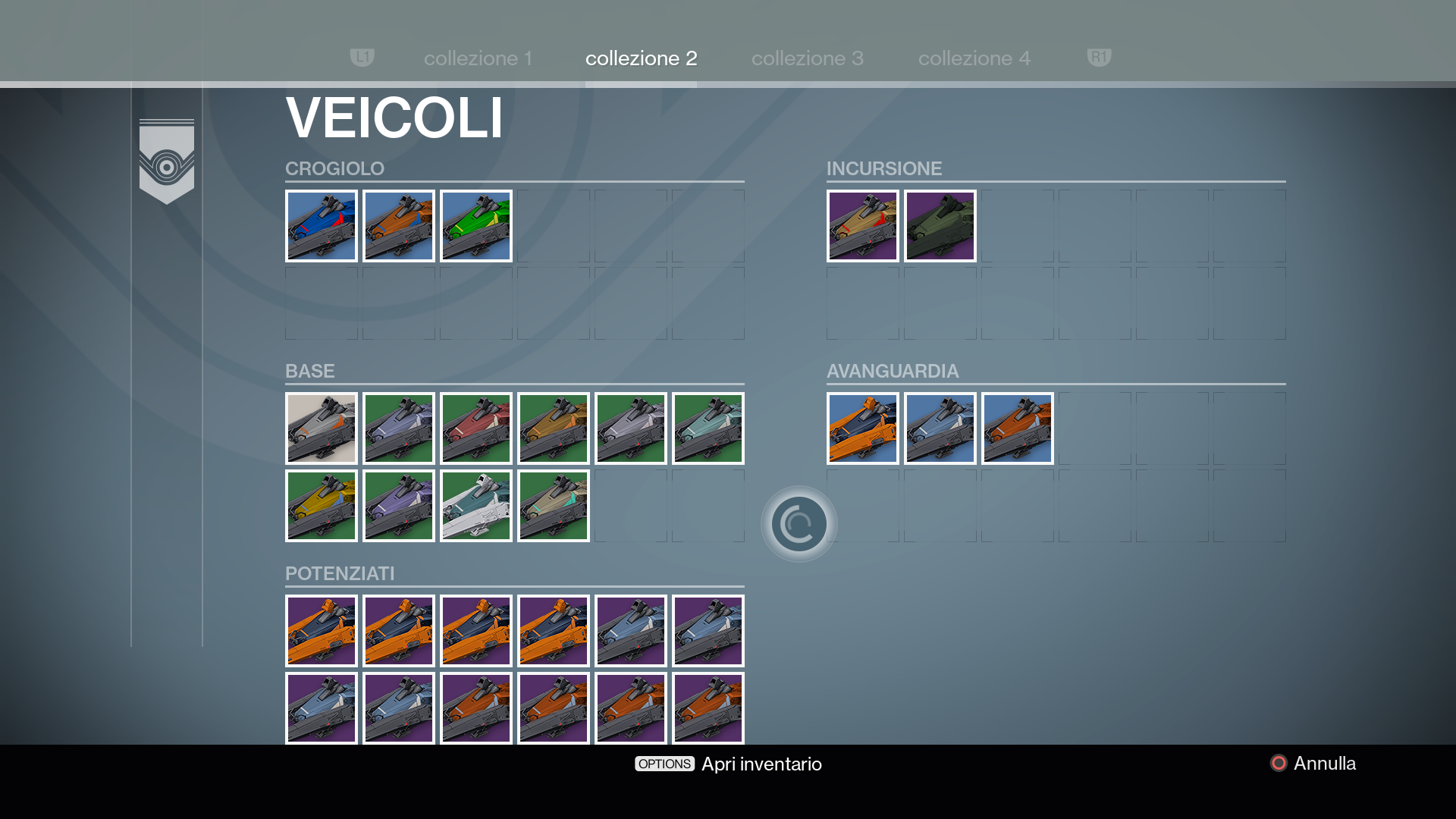Select the active collezione 2 tab
This screenshot has width=1456, height=819.
click(x=641, y=58)
